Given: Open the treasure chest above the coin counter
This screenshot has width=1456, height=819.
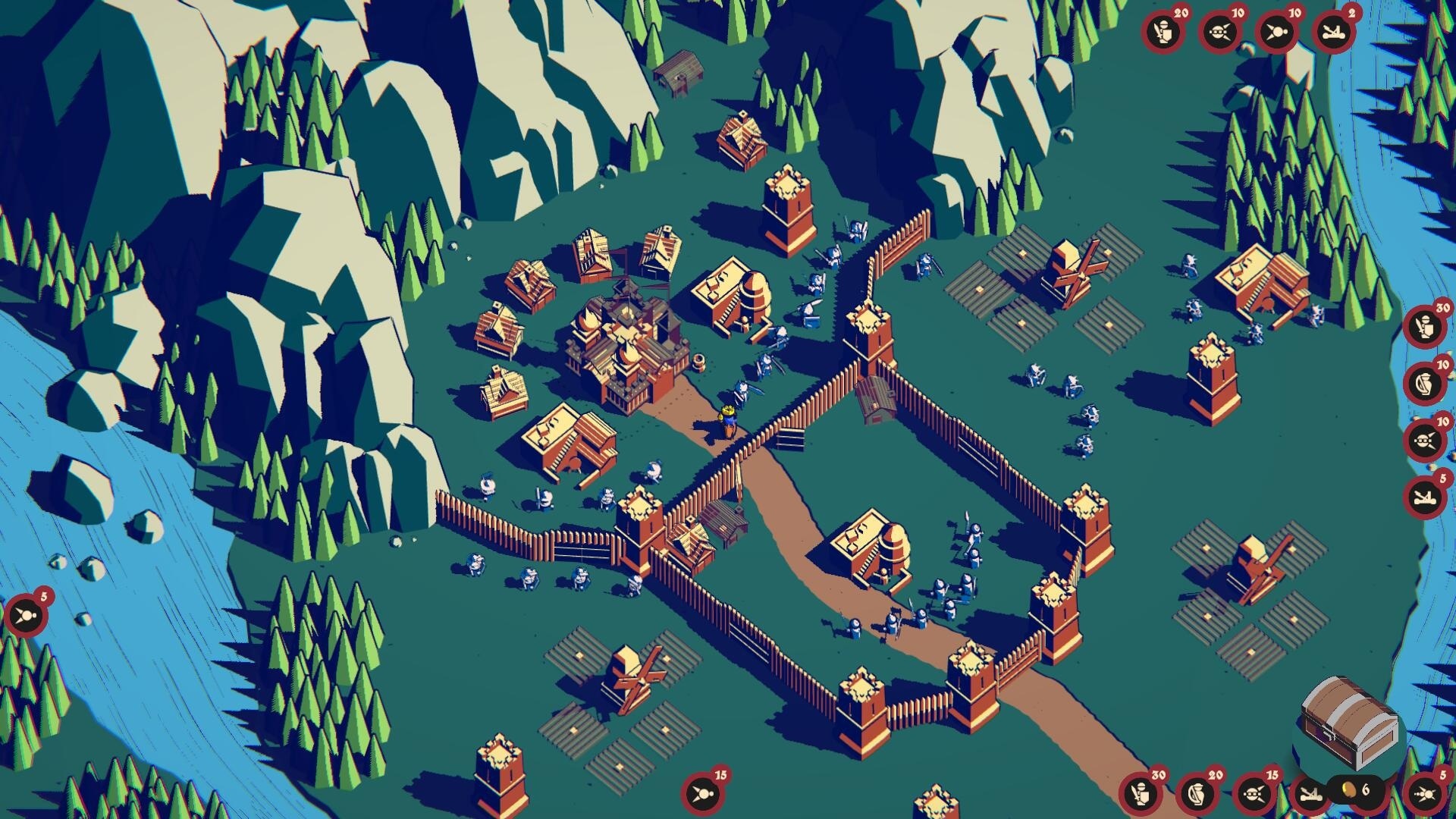Looking at the screenshot, I should pos(1351,724).
